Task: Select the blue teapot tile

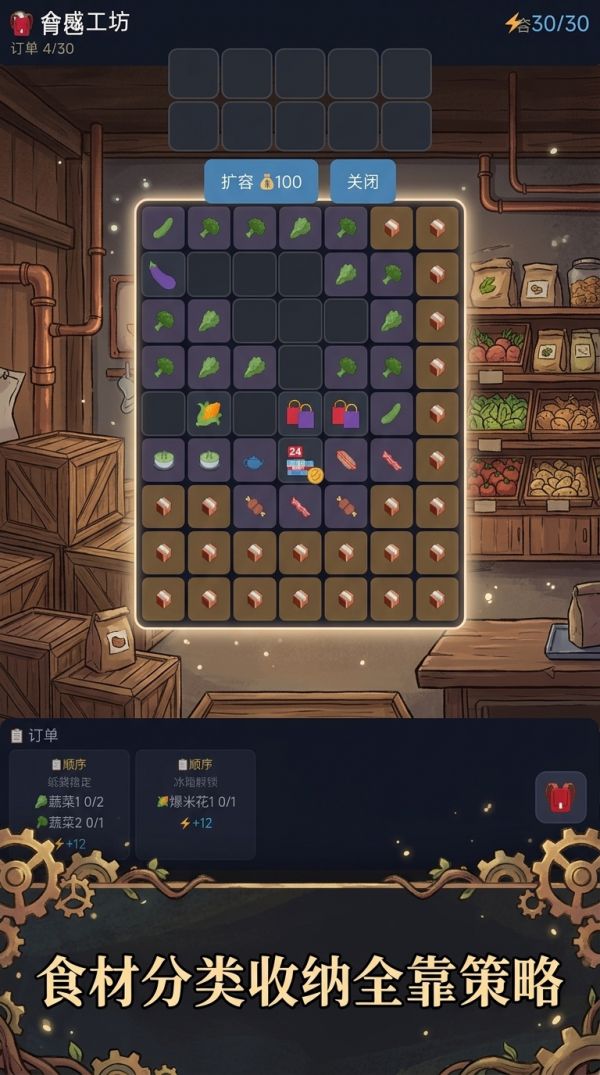Action: (254, 460)
